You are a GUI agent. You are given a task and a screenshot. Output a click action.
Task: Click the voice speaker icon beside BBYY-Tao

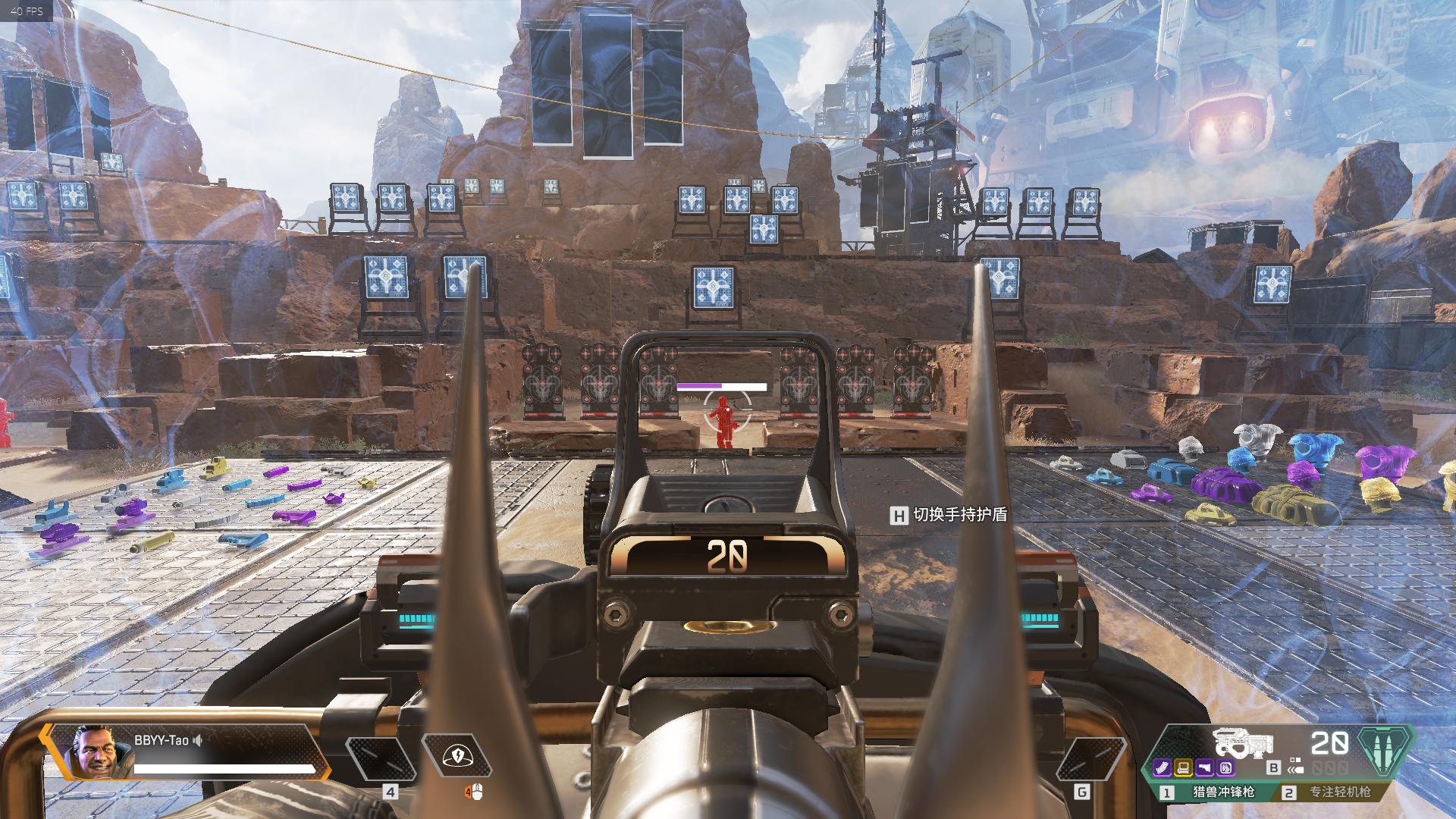198,740
